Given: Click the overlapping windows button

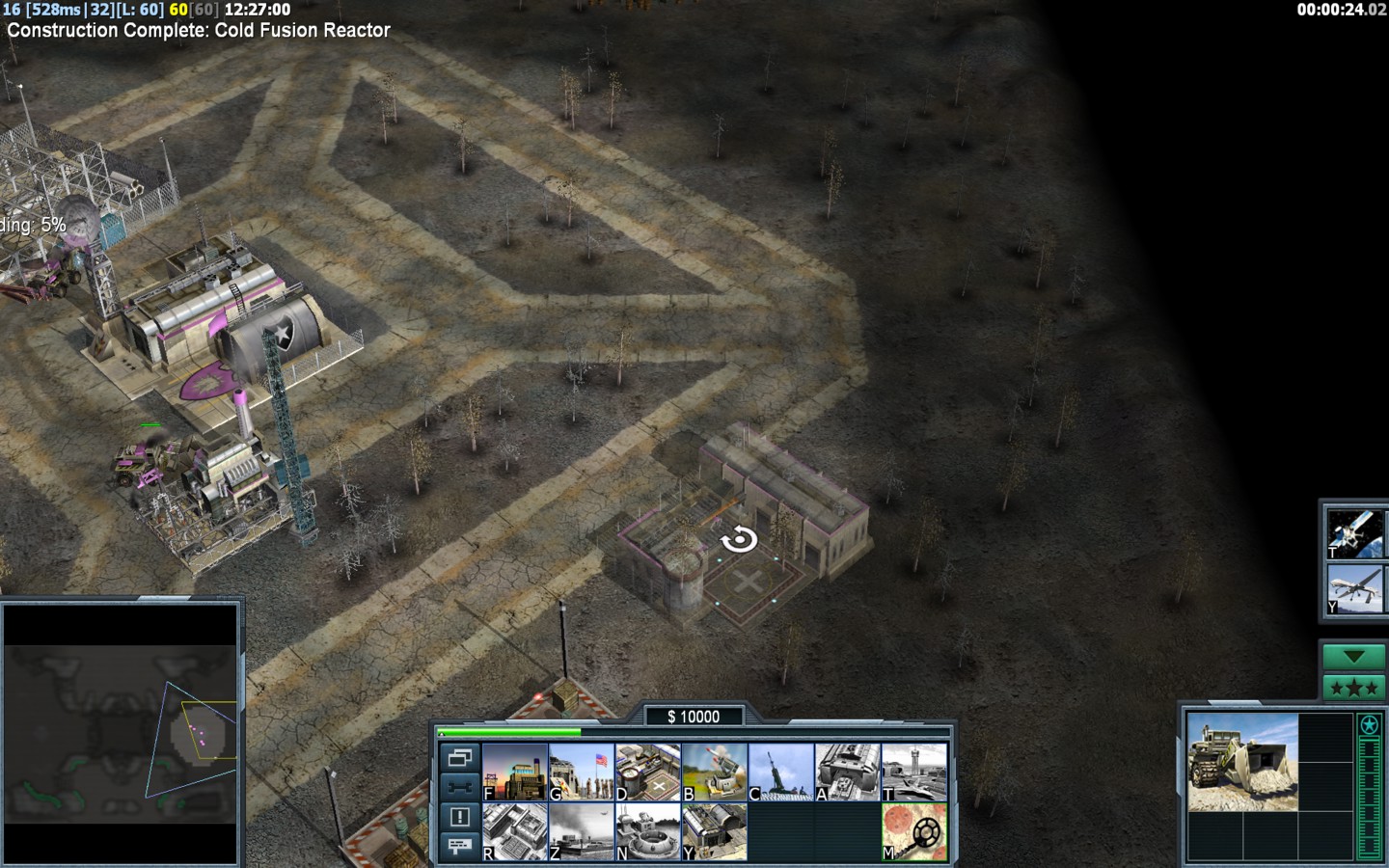Looking at the screenshot, I should coord(460,758).
